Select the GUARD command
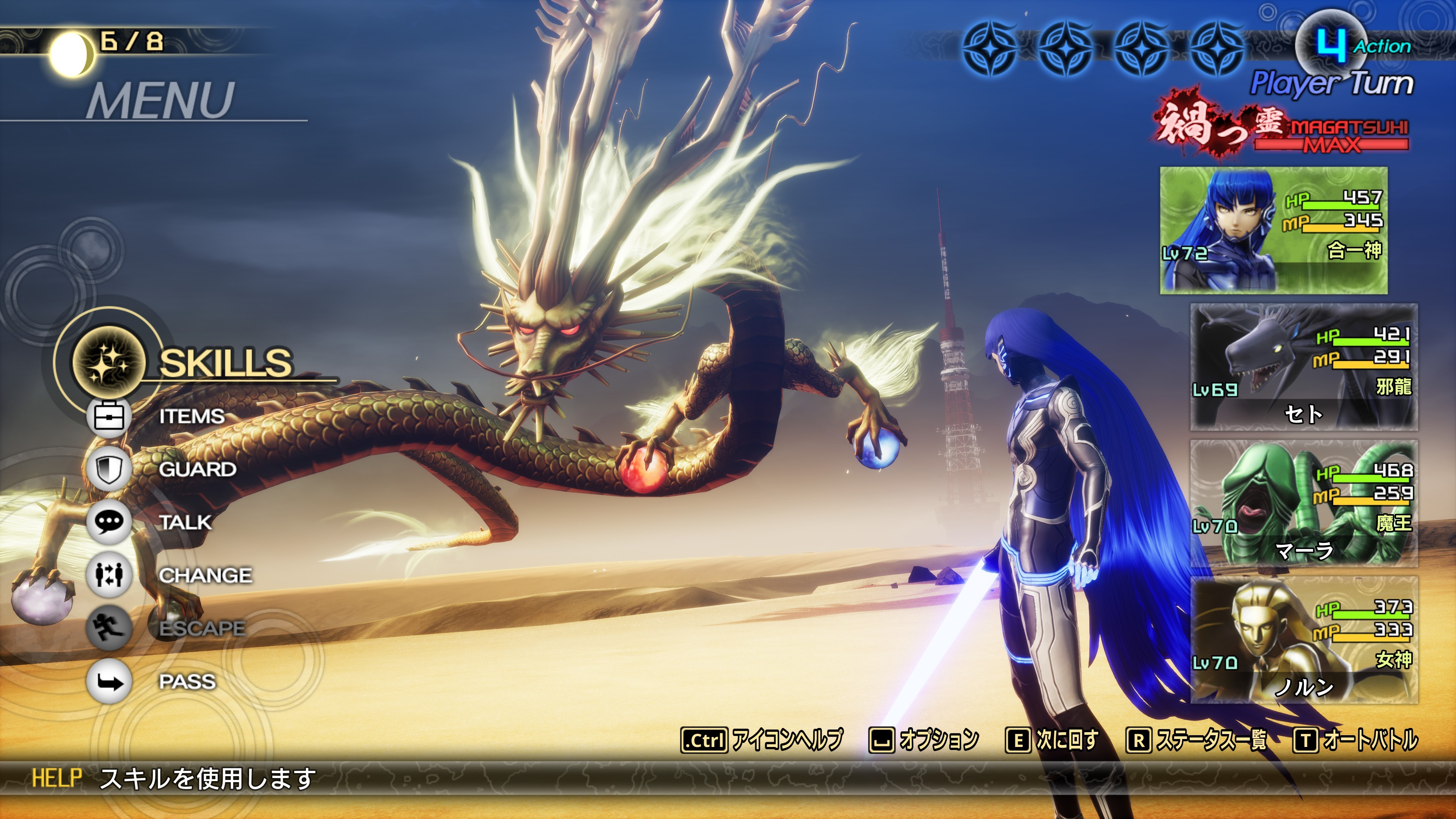The image size is (1456, 819). (197, 469)
